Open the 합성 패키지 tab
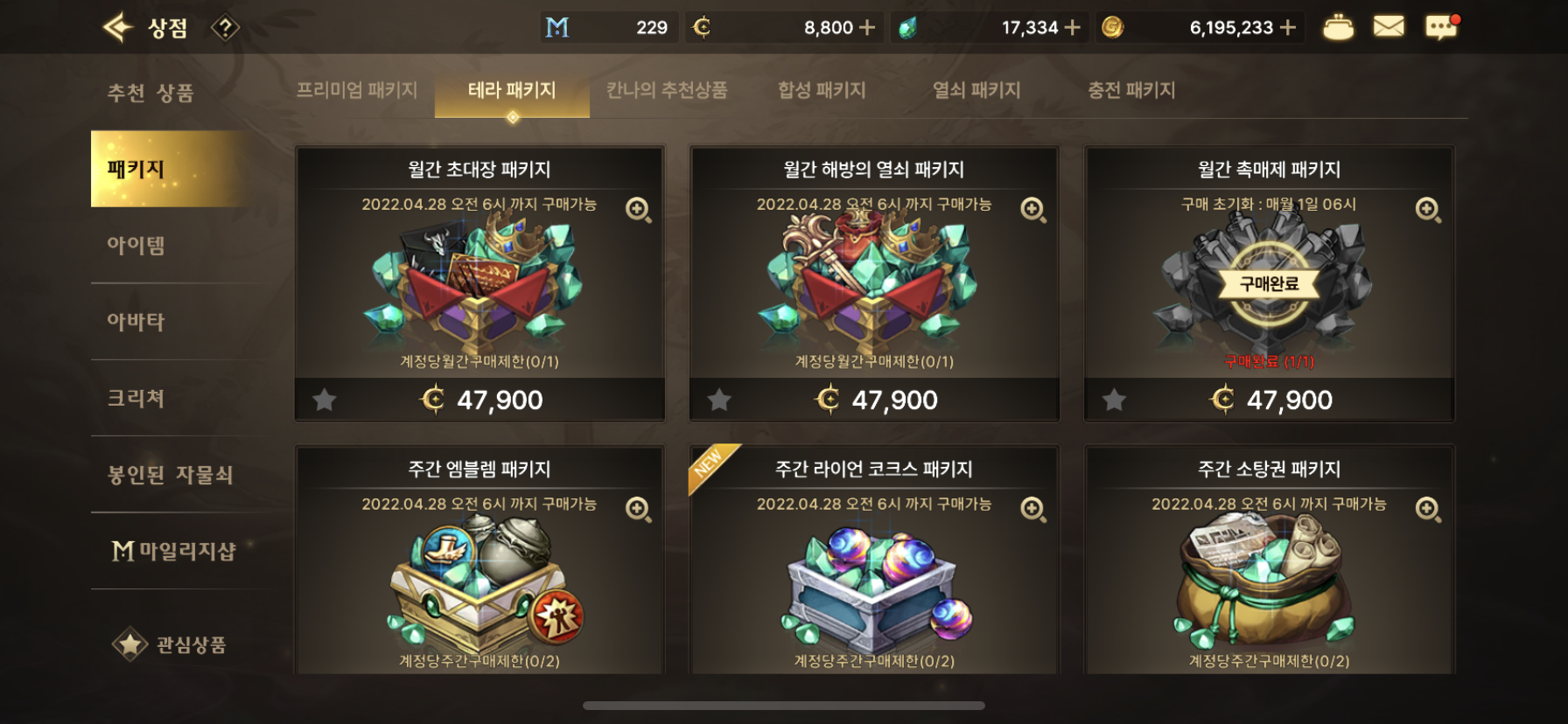This screenshot has width=1568, height=724. (822, 90)
